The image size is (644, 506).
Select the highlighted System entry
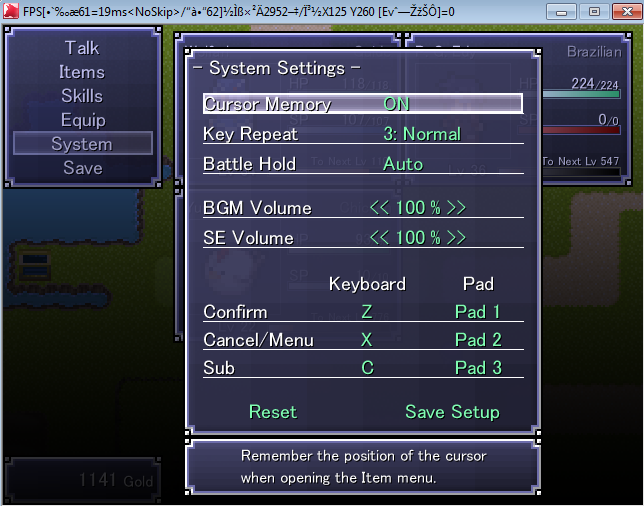tap(82, 144)
